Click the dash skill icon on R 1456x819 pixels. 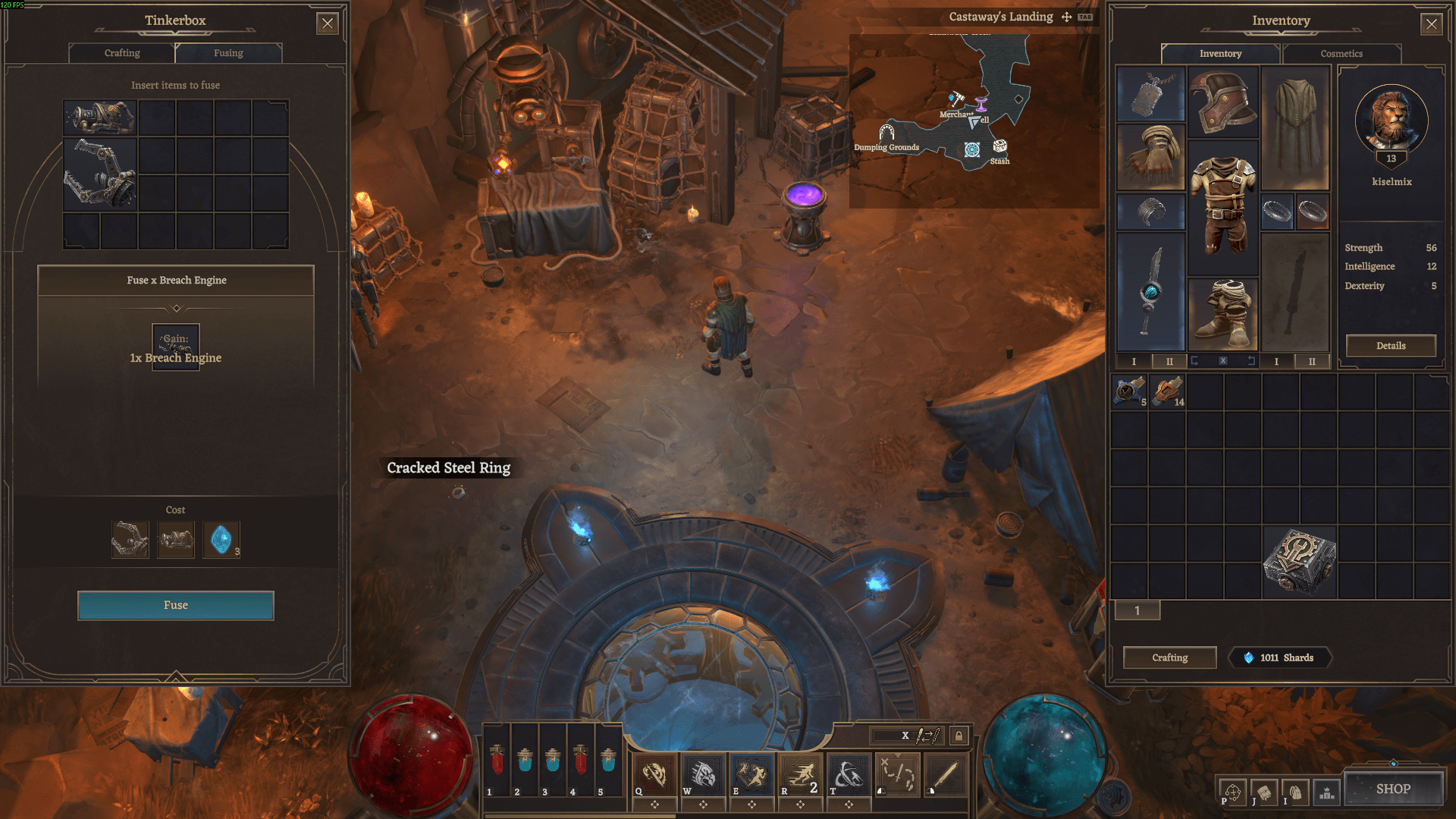[800, 774]
